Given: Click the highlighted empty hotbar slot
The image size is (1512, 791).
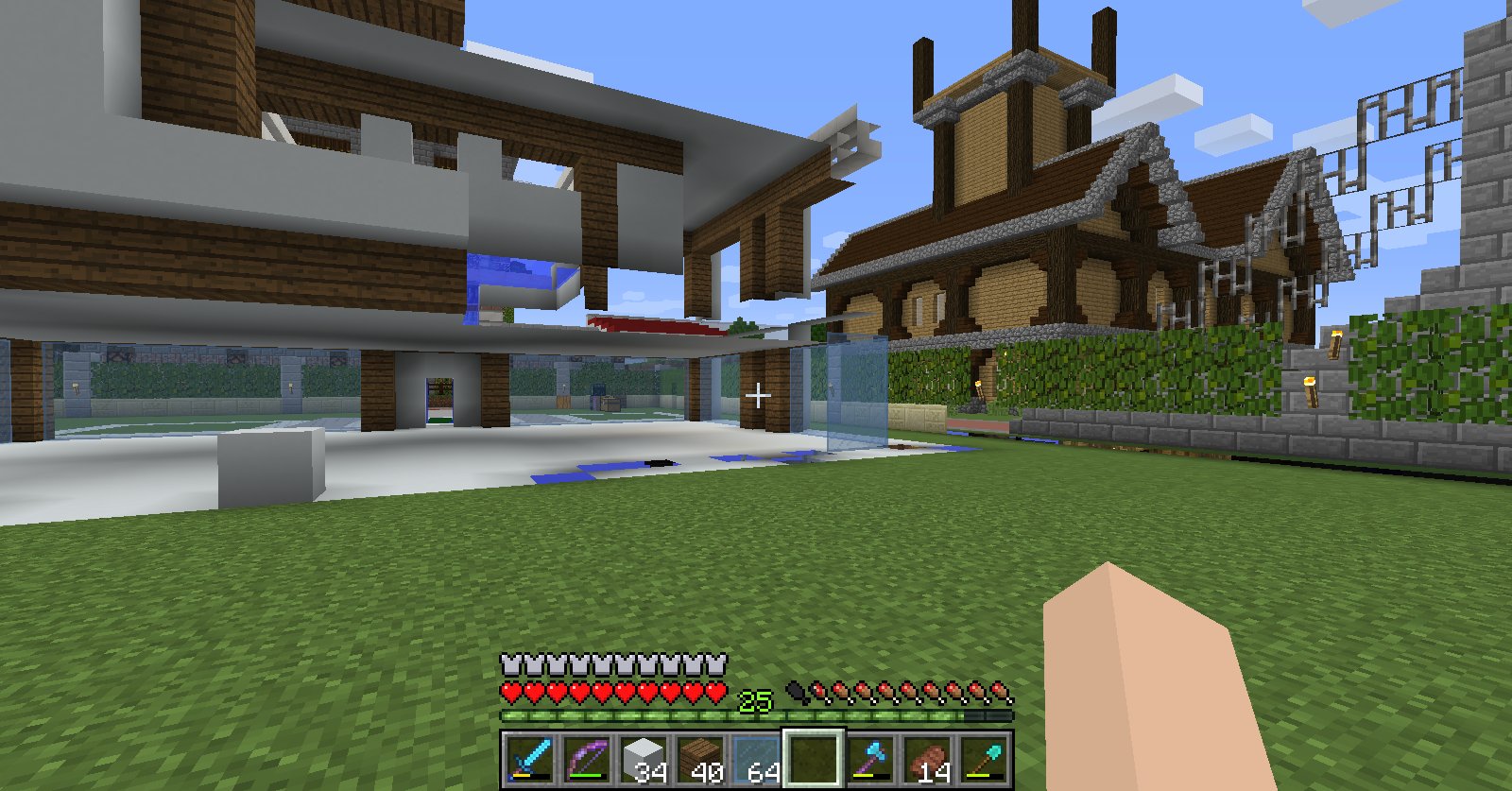Looking at the screenshot, I should 814,758.
